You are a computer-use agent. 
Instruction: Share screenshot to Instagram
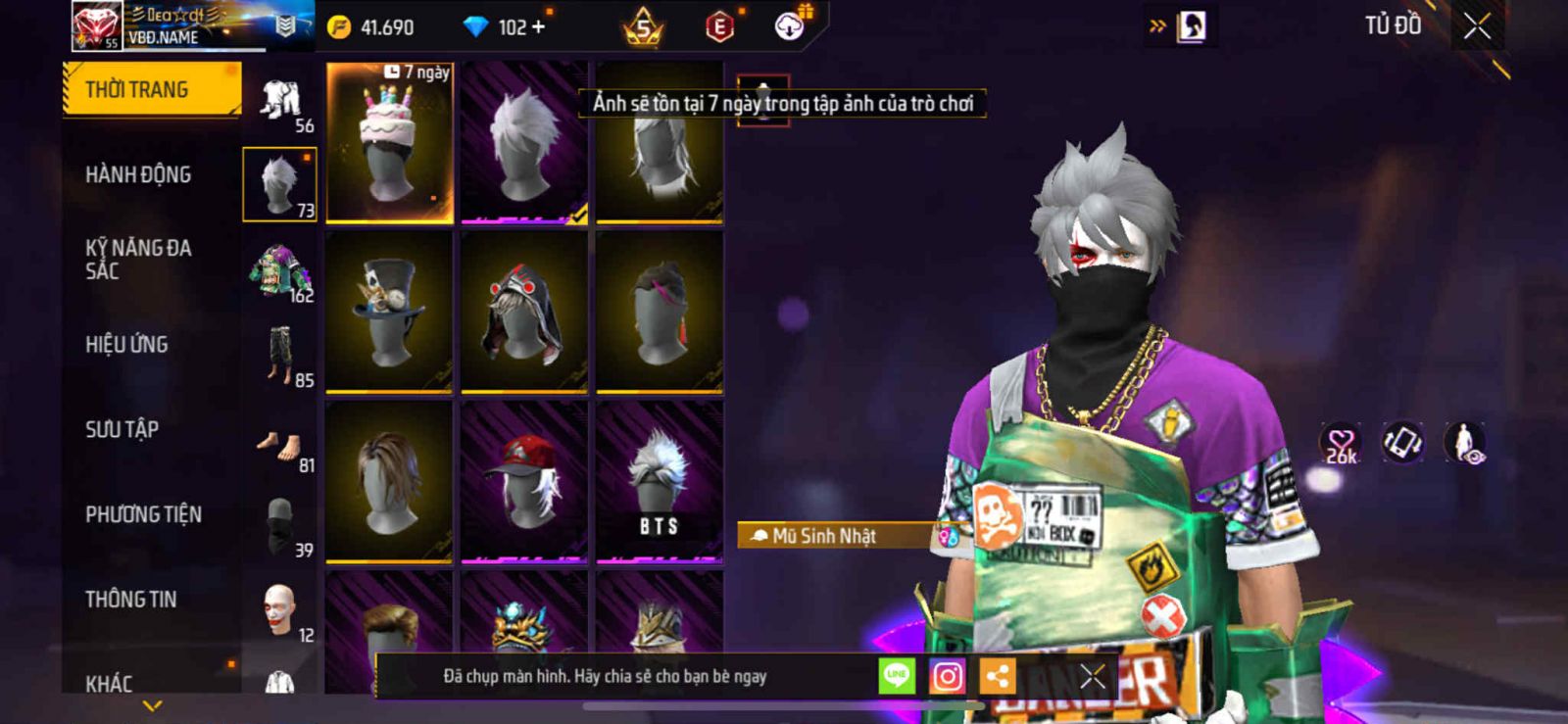click(947, 676)
